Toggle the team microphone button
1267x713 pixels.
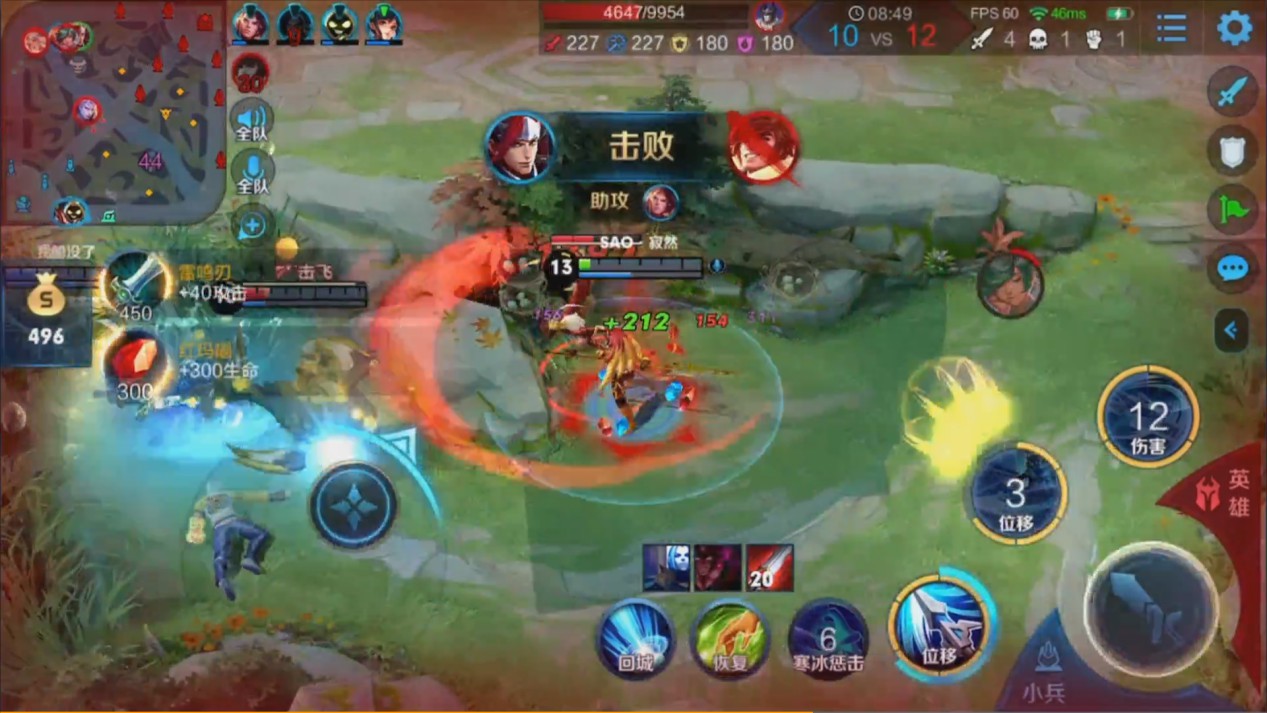click(252, 173)
